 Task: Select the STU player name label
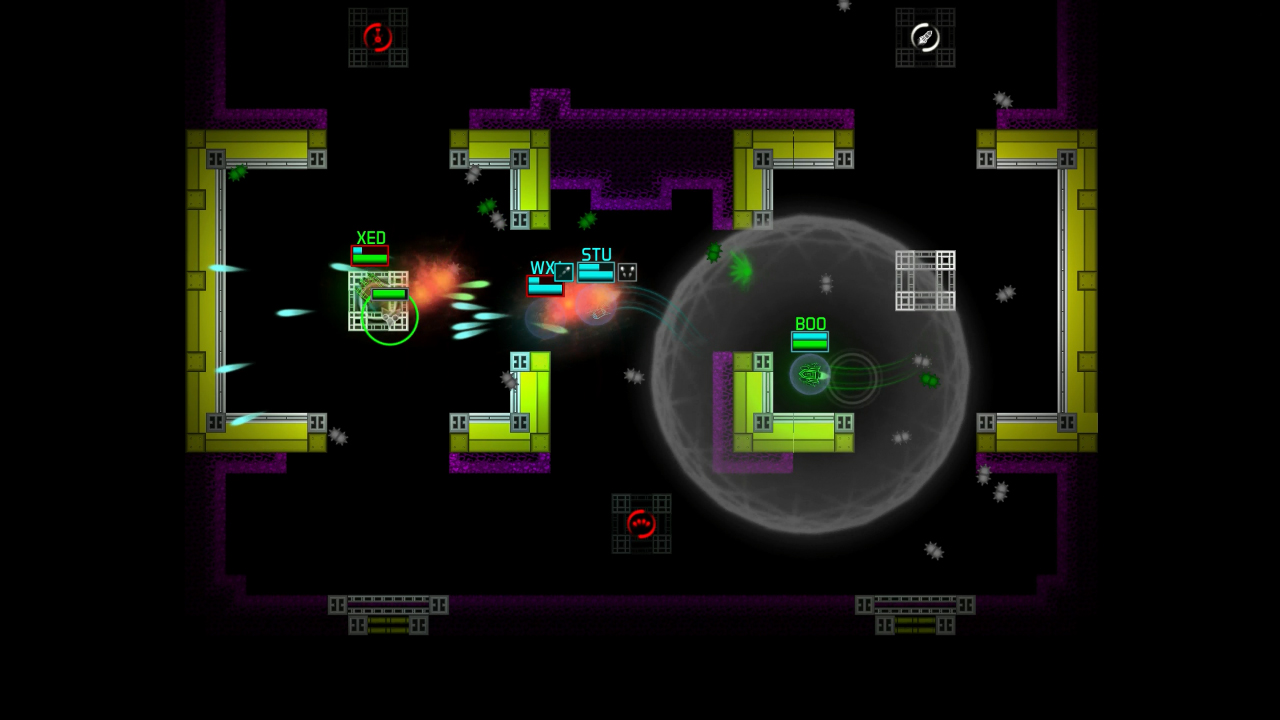click(596, 255)
